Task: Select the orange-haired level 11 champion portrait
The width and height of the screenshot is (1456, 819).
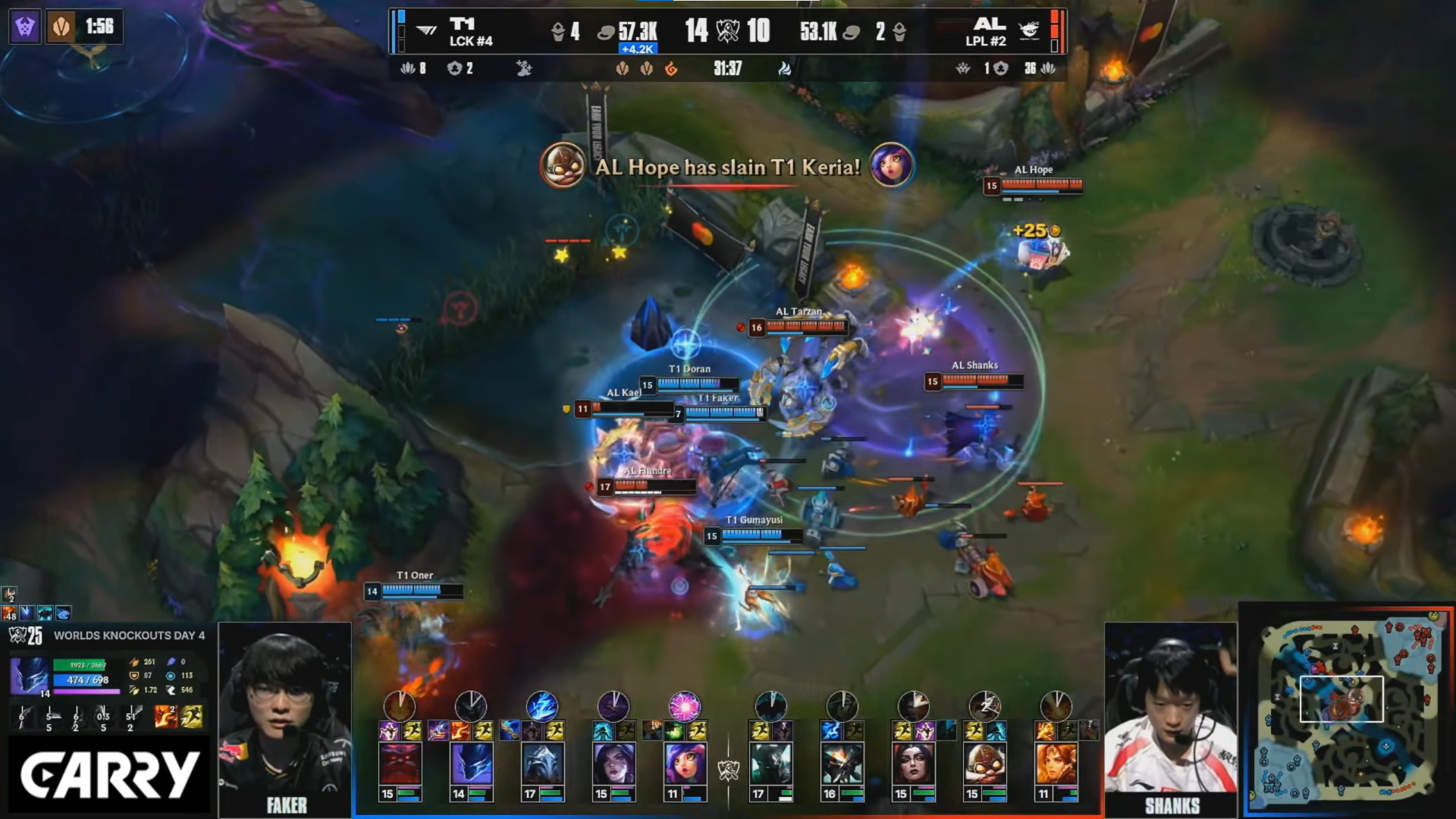Action: (1056, 764)
